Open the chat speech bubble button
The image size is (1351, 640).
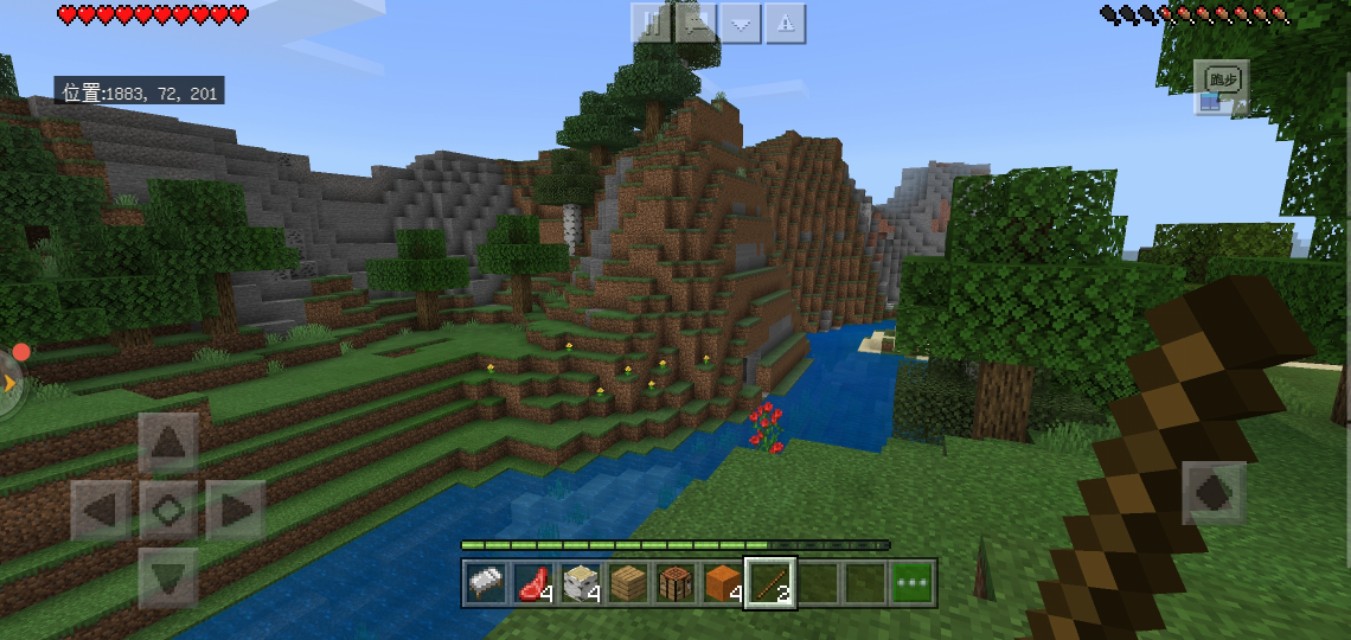[x=696, y=24]
